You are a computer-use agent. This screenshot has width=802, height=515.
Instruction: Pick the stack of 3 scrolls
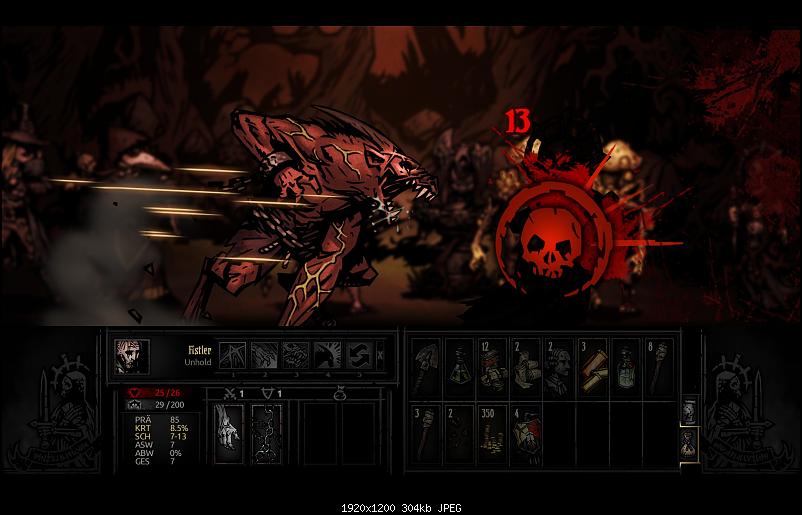tap(591, 366)
